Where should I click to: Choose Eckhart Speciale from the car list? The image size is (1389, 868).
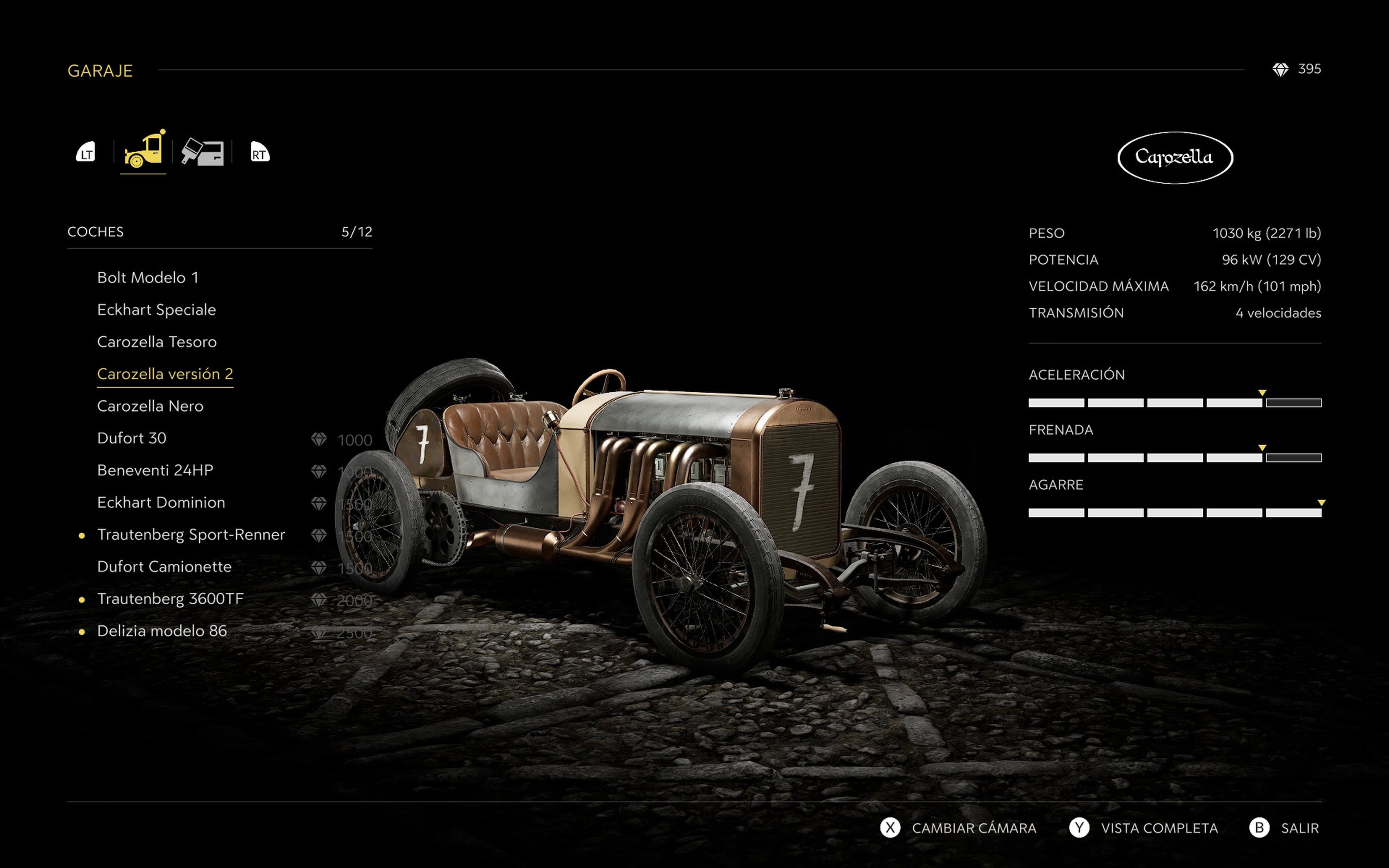click(x=156, y=310)
